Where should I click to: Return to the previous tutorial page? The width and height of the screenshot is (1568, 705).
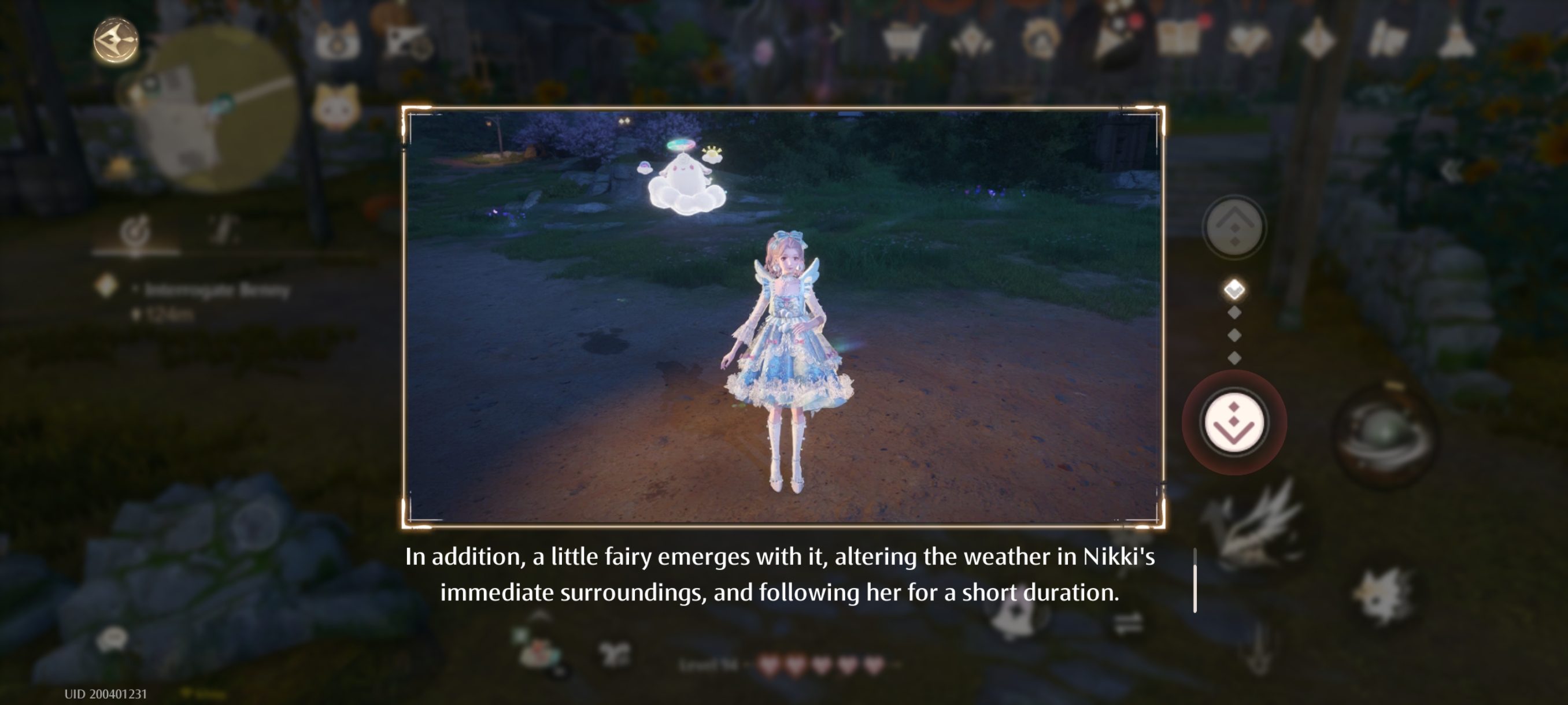(x=1234, y=228)
